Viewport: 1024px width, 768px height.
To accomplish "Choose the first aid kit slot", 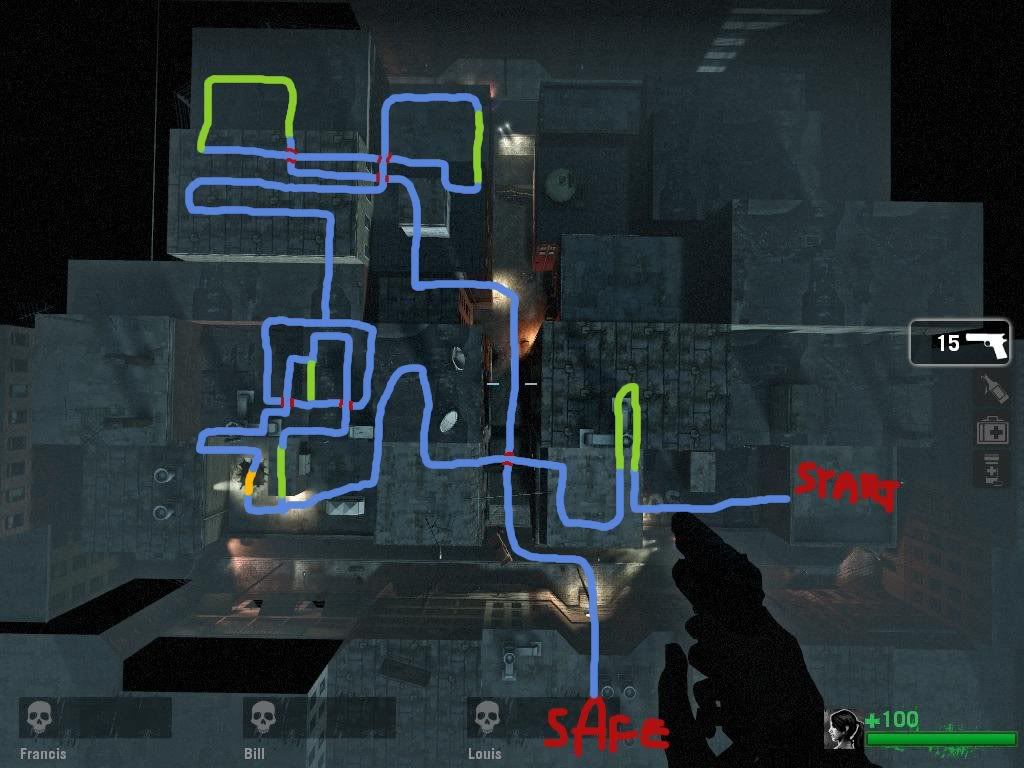I will pyautogui.click(x=991, y=430).
